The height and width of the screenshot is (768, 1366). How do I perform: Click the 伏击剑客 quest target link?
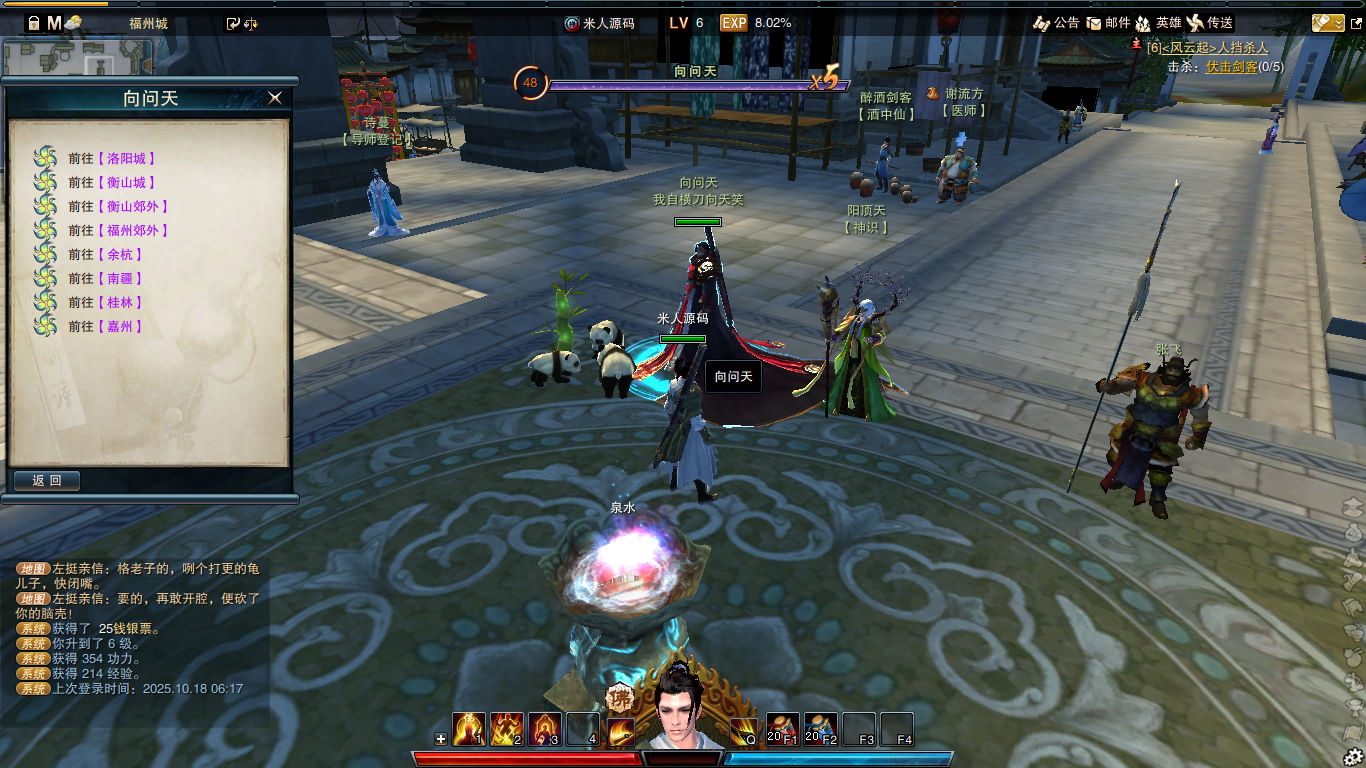pyautogui.click(x=1231, y=66)
